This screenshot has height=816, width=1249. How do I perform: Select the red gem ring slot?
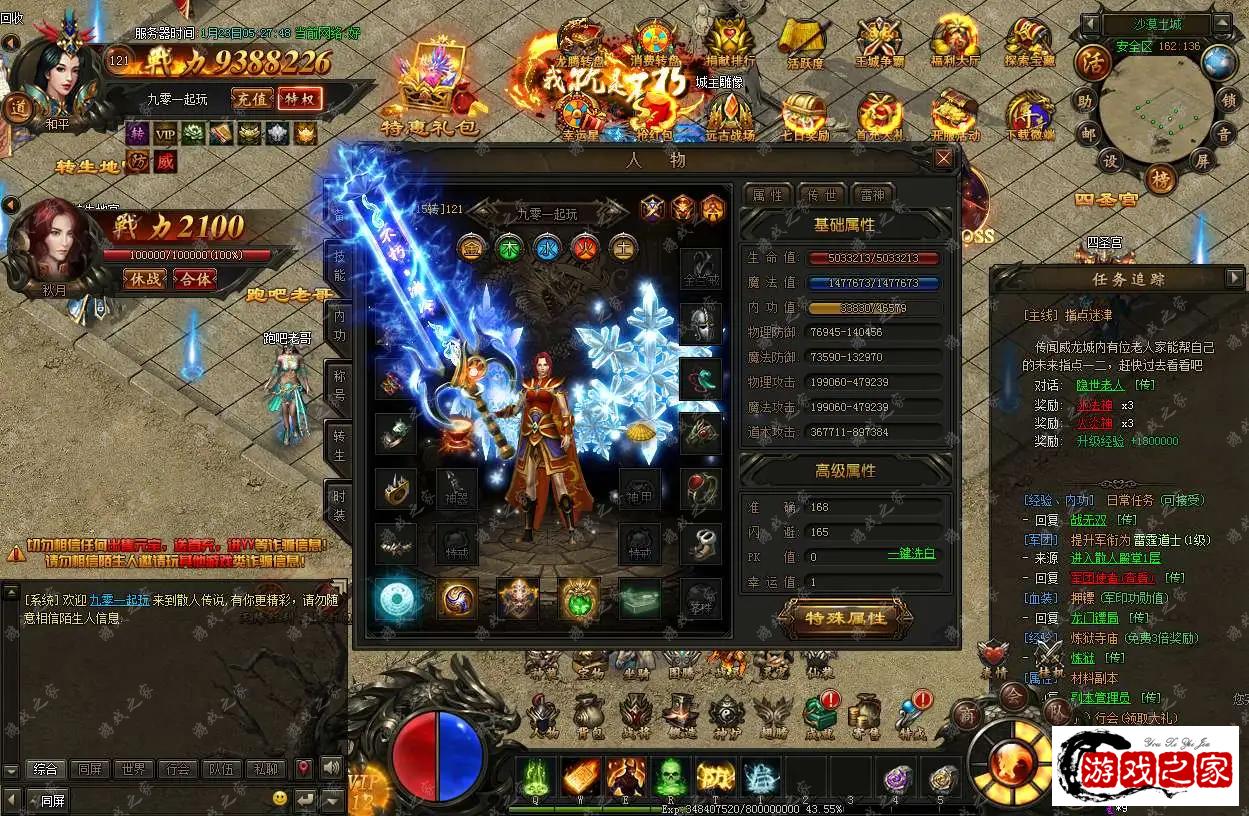(700, 489)
